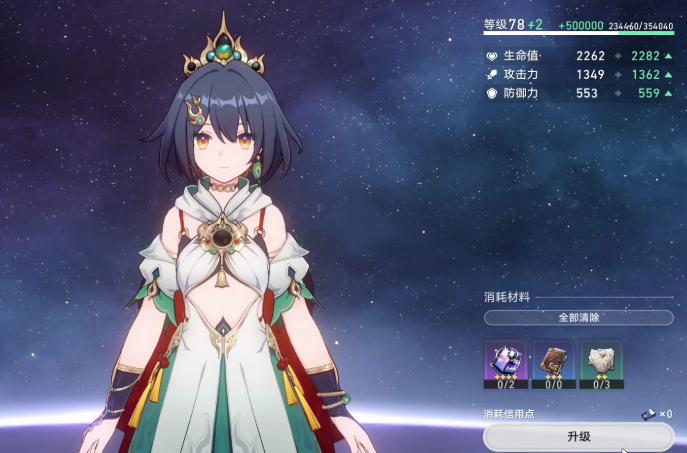Pick the green two-star paper notes material
The height and width of the screenshot is (453, 687).
[x=601, y=363]
